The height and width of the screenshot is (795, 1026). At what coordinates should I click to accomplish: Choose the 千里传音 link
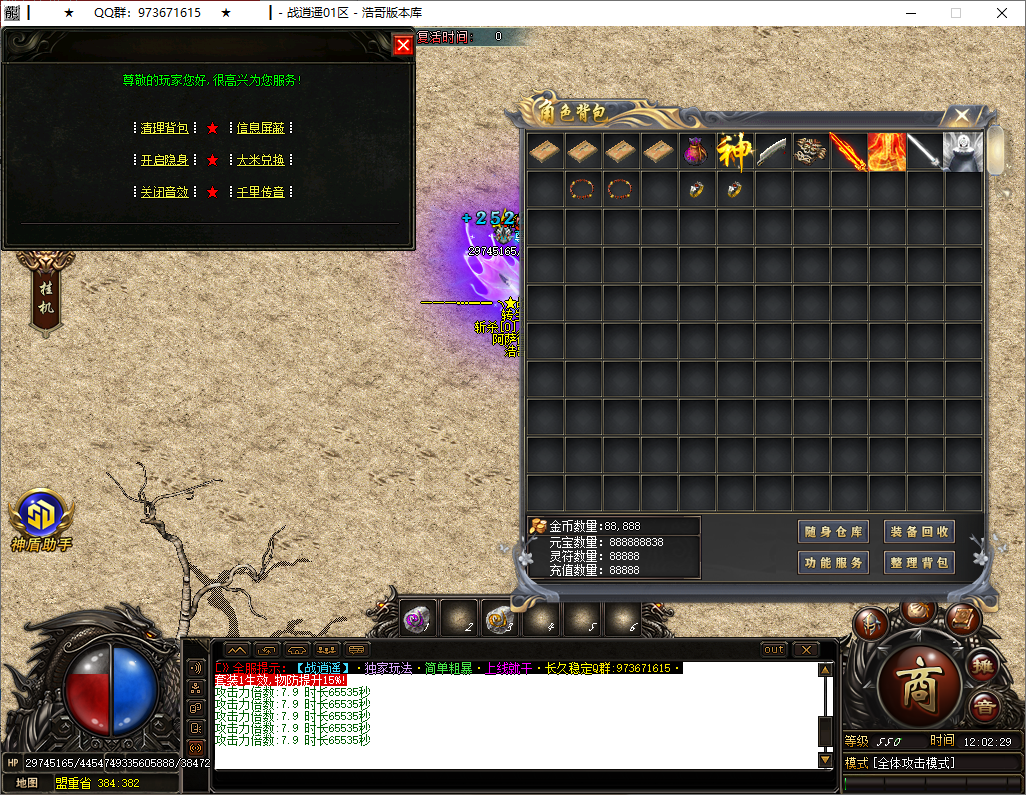(260, 192)
